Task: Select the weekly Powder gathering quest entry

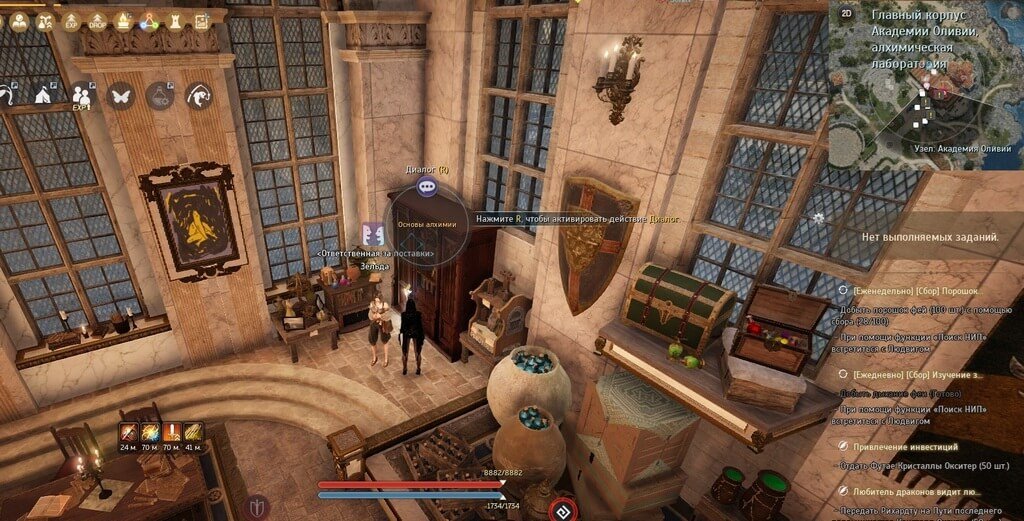Action: 908,288
